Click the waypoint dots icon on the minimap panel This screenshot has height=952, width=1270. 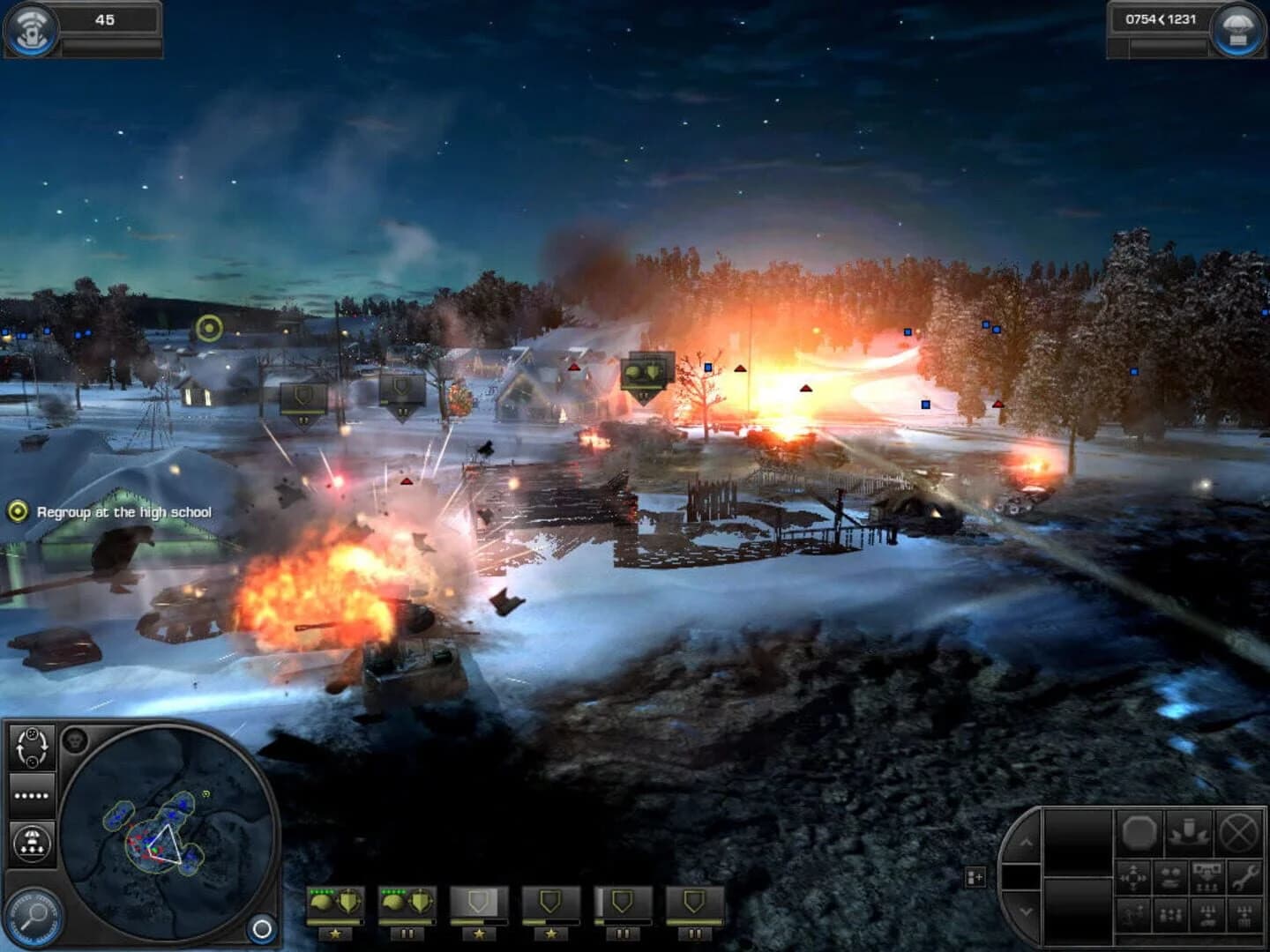32,795
